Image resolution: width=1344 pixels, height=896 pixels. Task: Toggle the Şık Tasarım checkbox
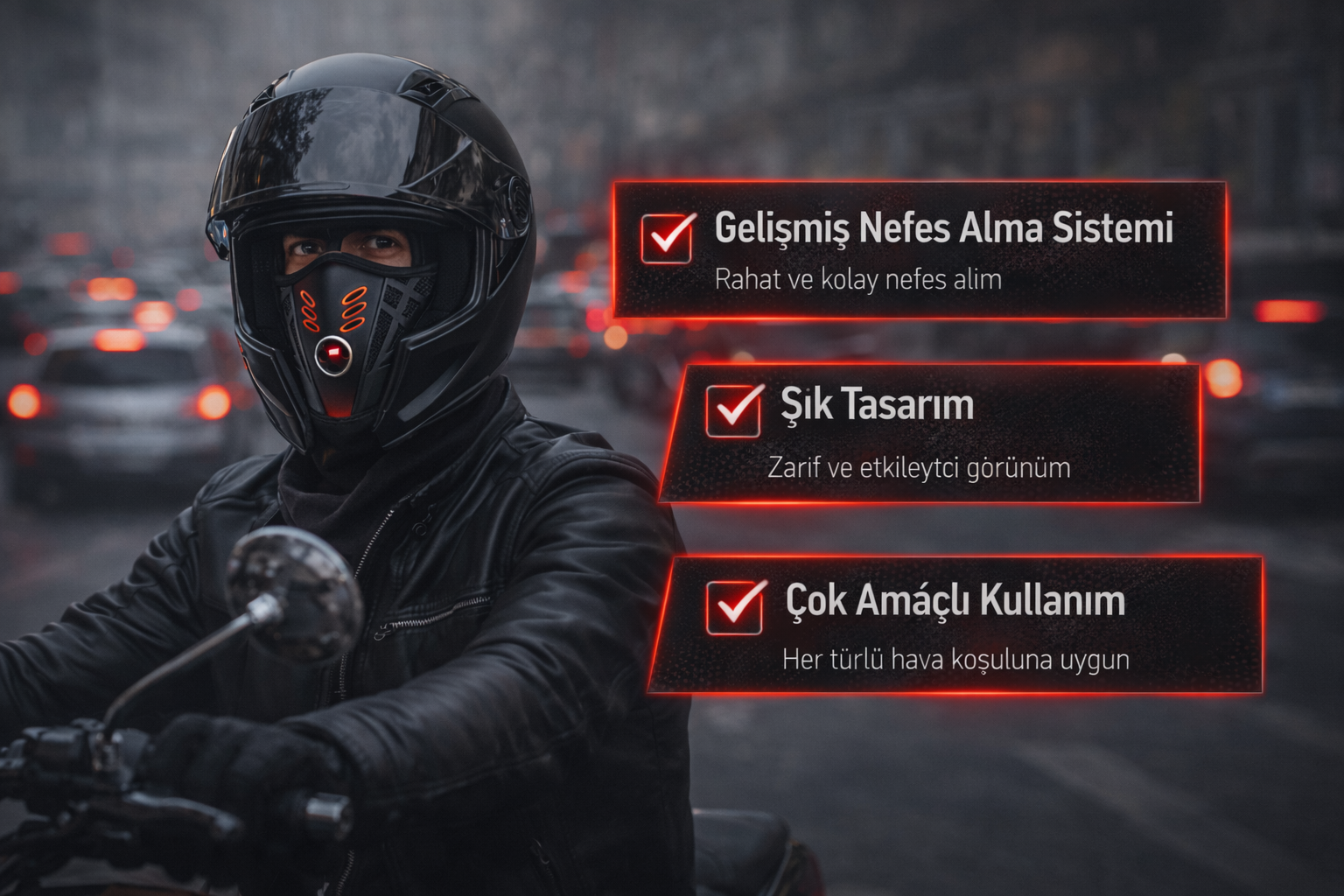(x=733, y=410)
